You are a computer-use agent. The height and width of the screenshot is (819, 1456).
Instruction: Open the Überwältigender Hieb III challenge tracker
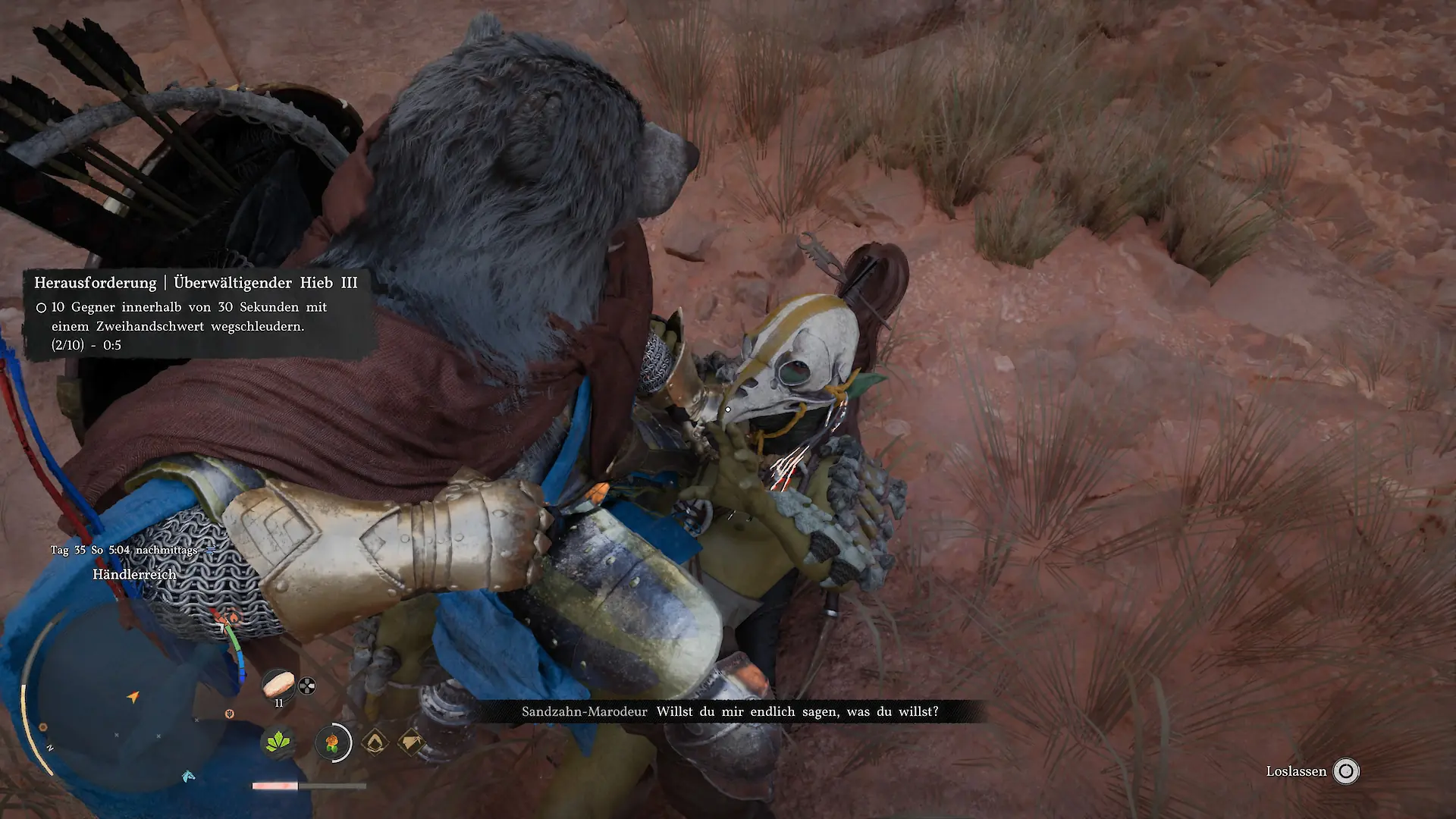point(196,283)
